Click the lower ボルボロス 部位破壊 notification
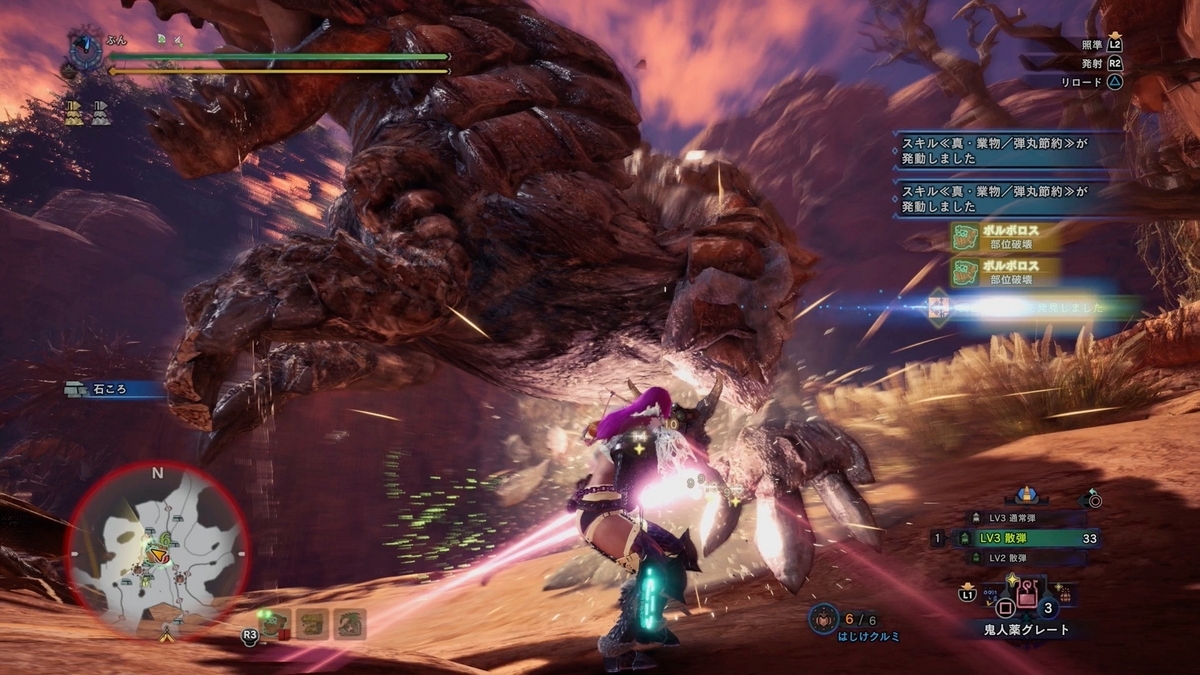1200x675 pixels. click(x=1007, y=272)
